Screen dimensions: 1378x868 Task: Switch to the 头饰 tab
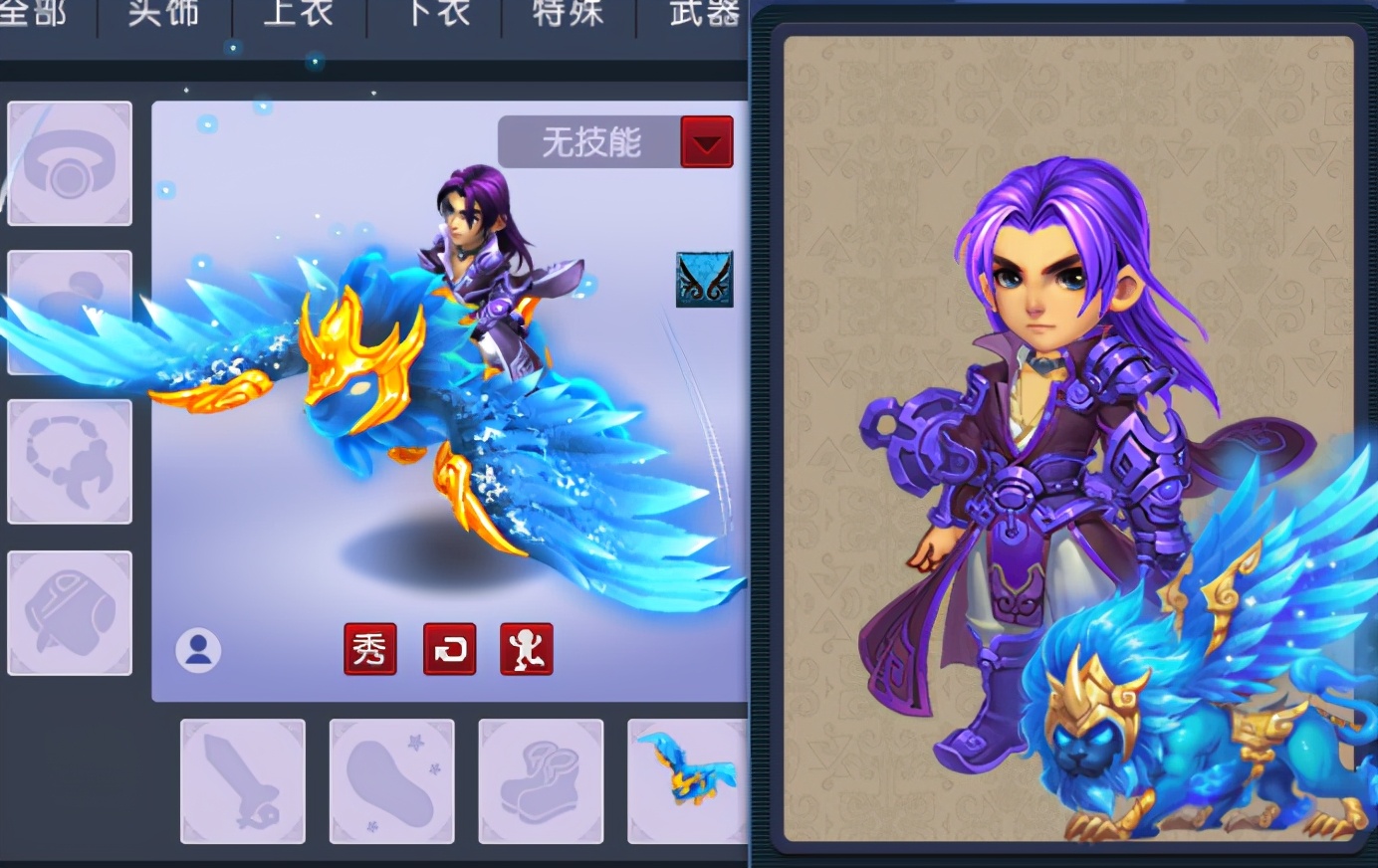tap(162, 14)
